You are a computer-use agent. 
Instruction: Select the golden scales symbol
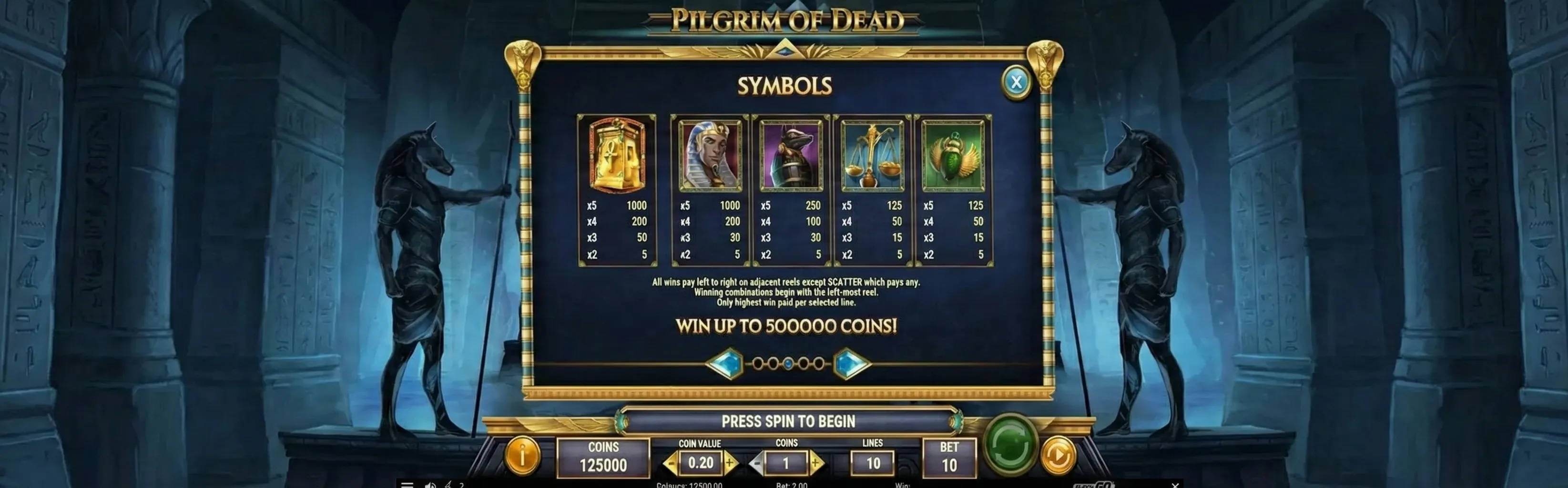872,154
